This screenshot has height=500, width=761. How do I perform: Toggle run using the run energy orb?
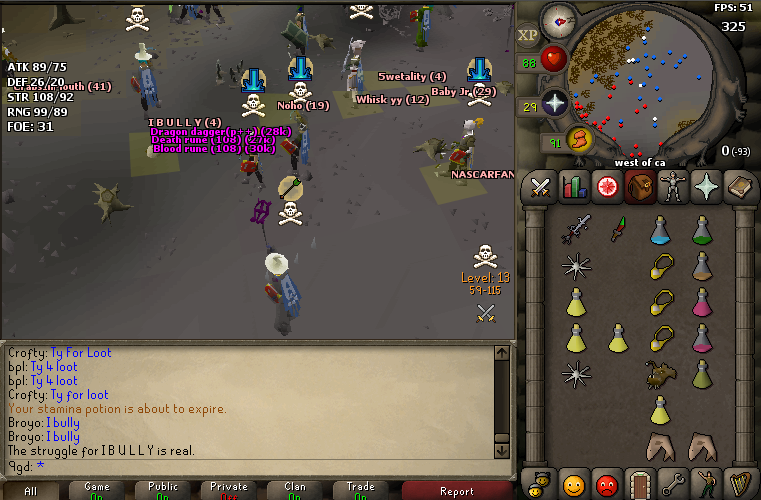click(581, 140)
